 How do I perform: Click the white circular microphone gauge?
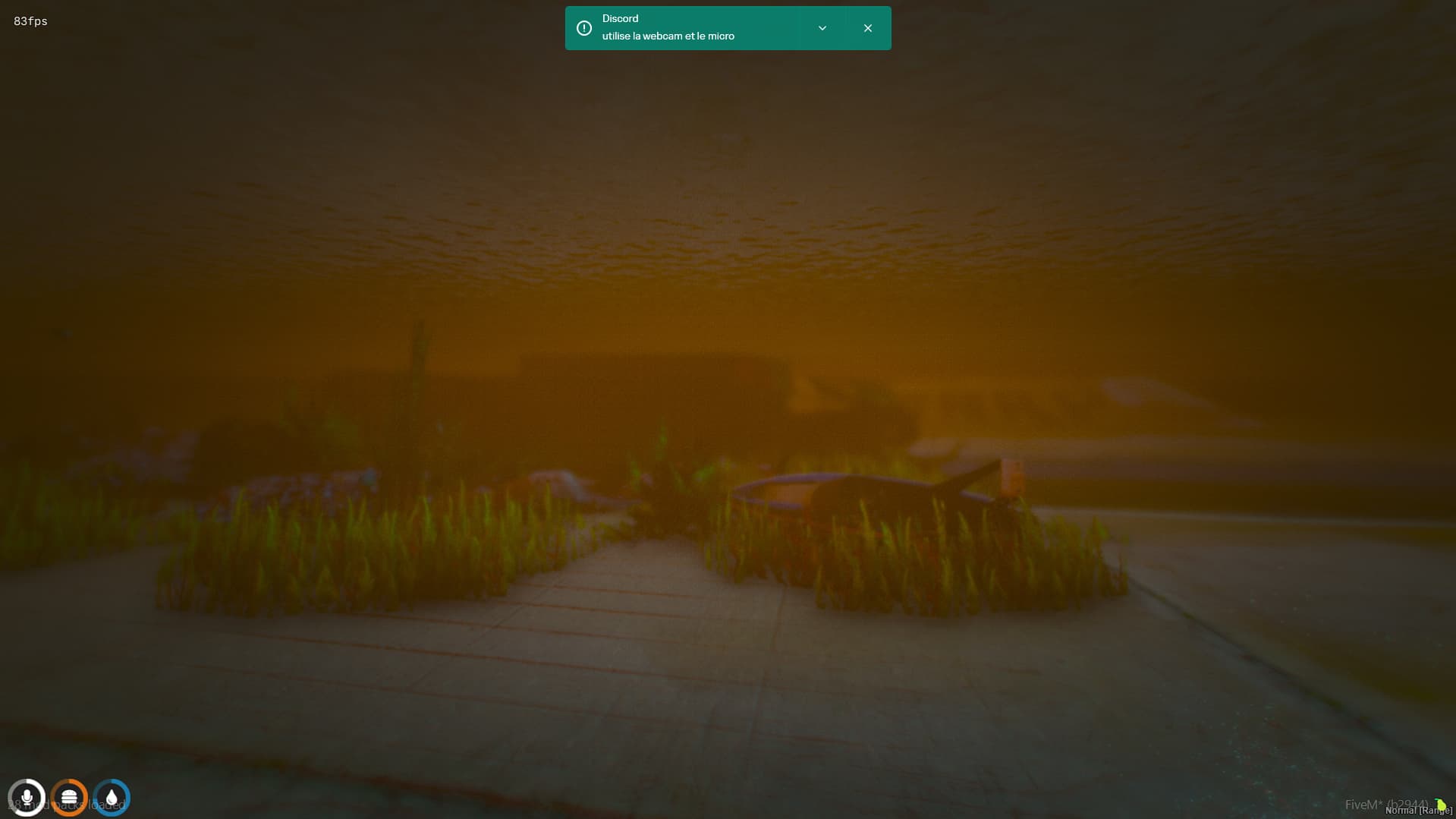[27, 797]
